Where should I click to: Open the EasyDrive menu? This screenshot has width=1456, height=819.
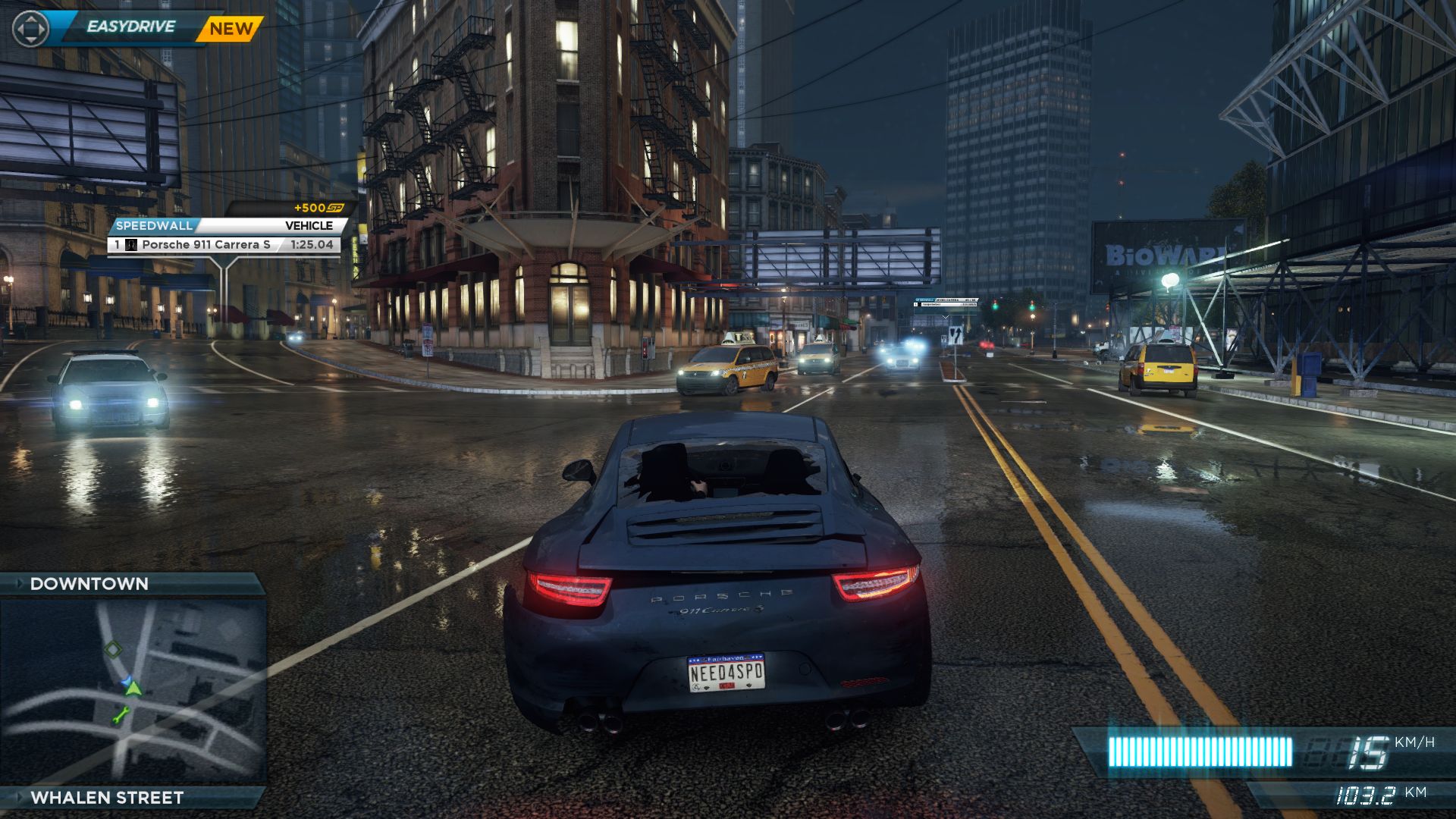[x=130, y=27]
